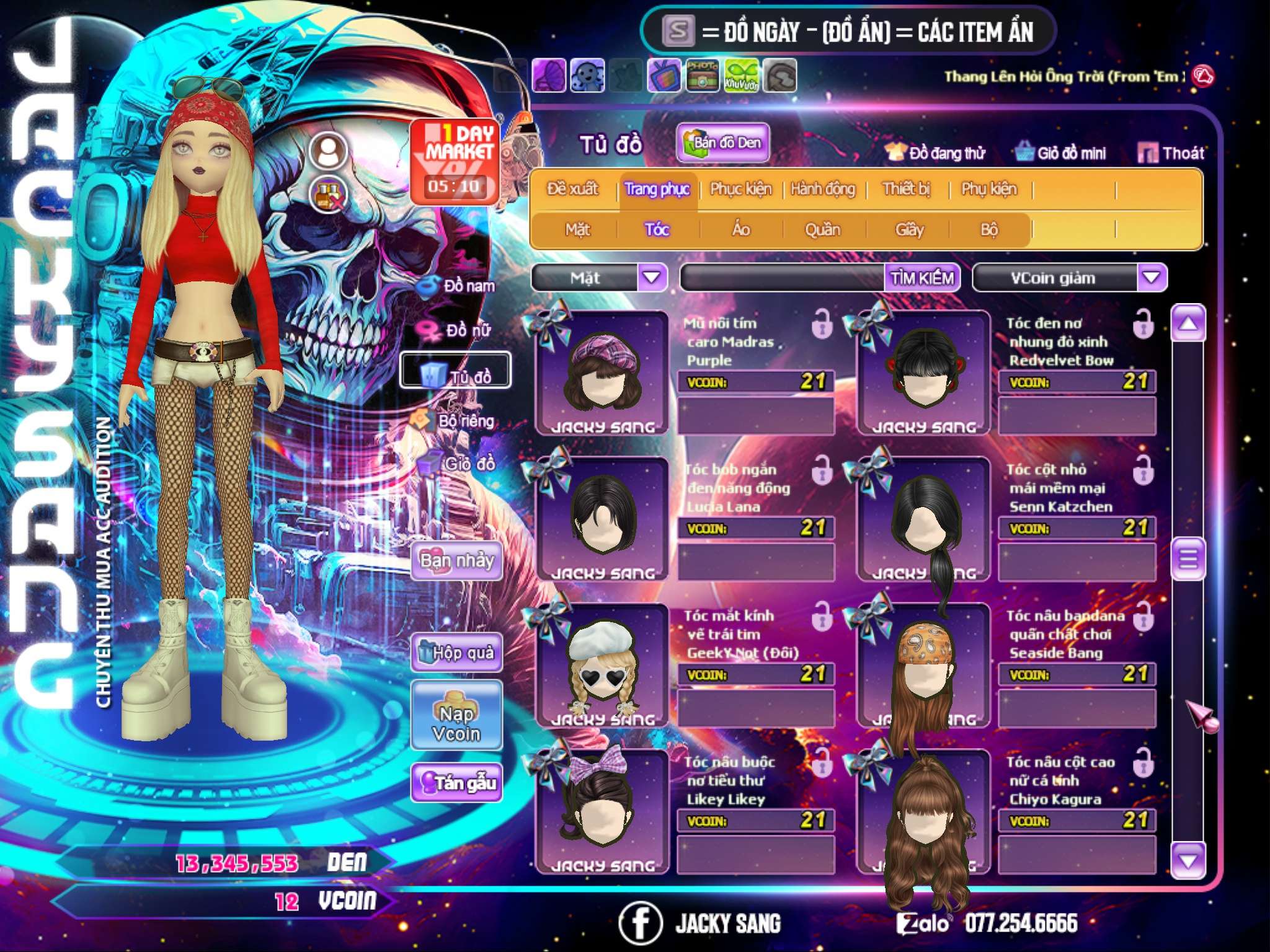1270x952 pixels.
Task: Open the Bán đồ Den shop button
Action: point(722,143)
